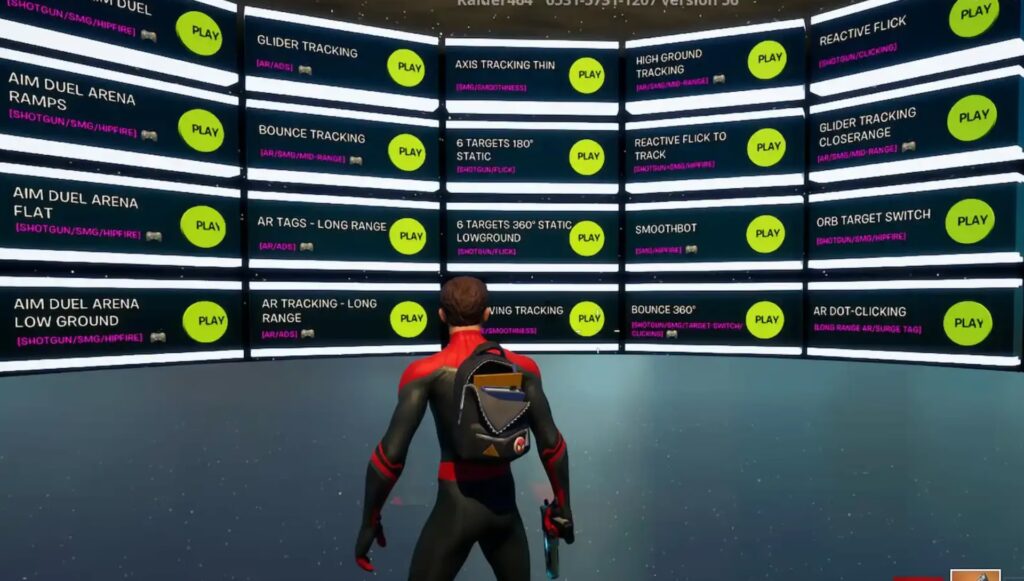The width and height of the screenshot is (1024, 581).
Task: Launch AR Dot-Clicking practice
Action: click(x=968, y=323)
